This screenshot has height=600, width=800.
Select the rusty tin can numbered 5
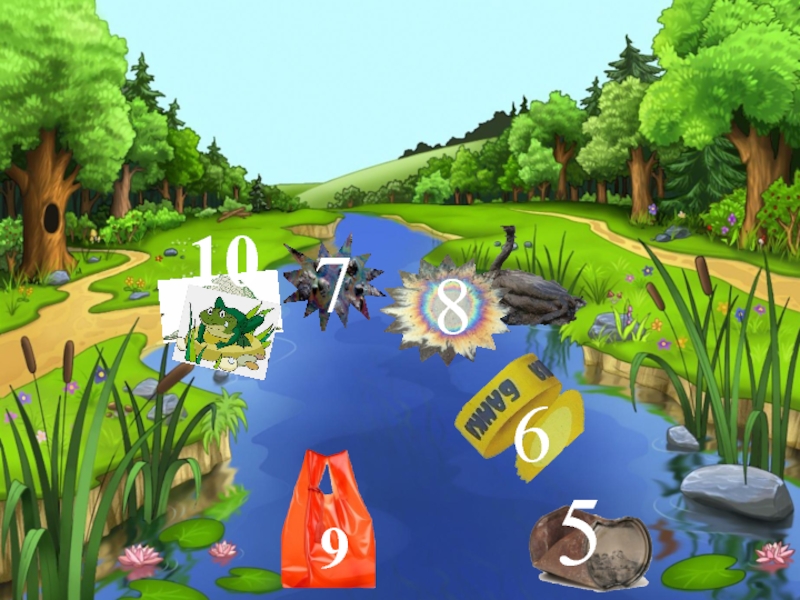click(589, 548)
